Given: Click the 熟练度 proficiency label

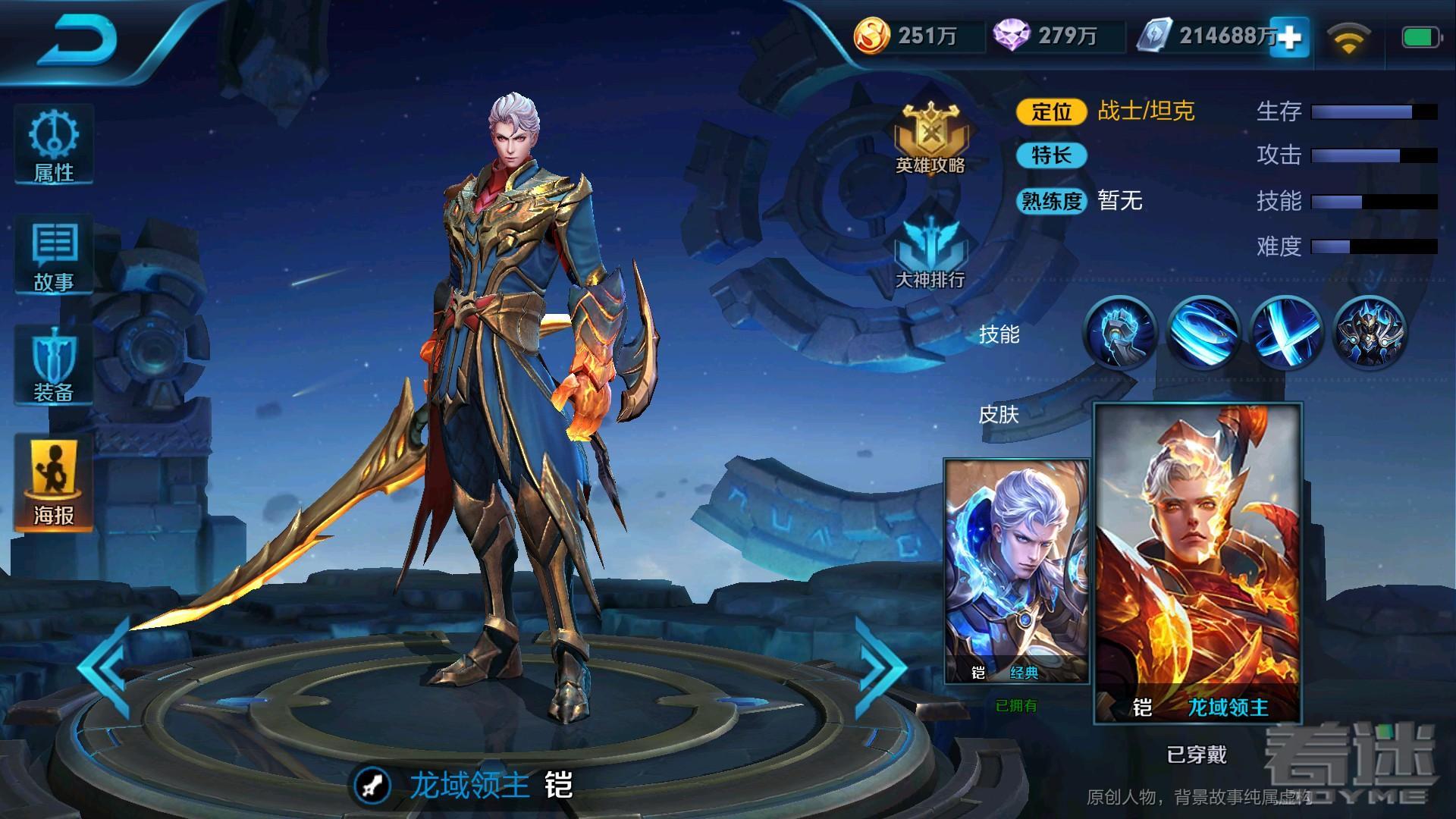Looking at the screenshot, I should point(1052,201).
